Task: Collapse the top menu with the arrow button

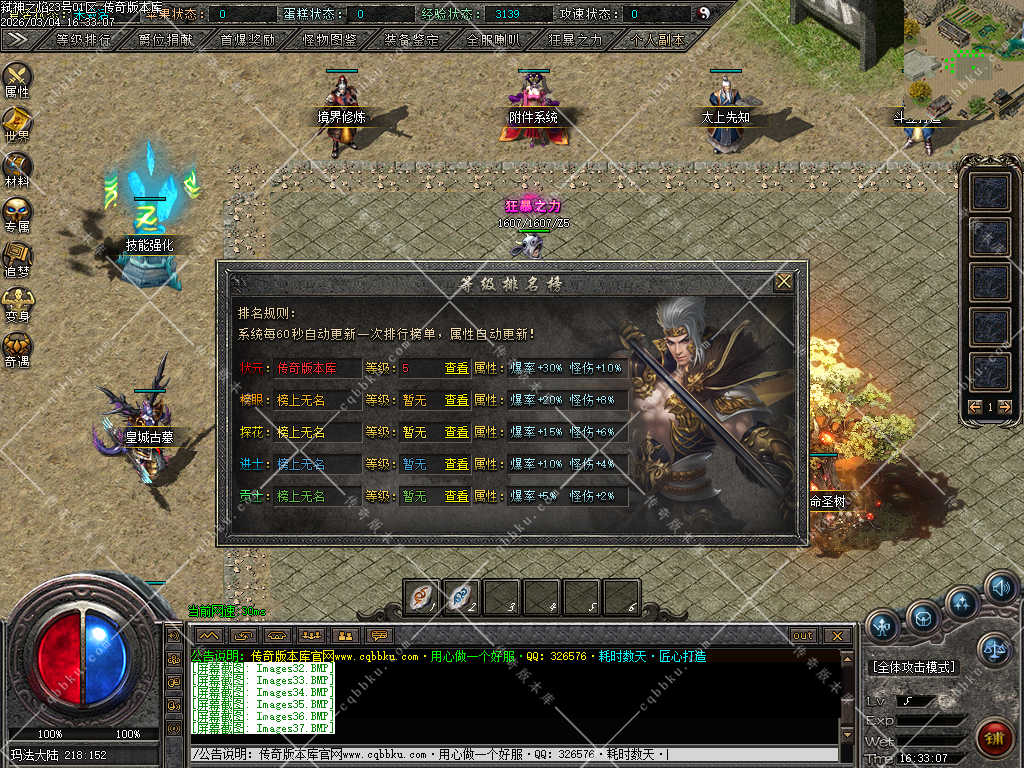Action: click(16, 39)
